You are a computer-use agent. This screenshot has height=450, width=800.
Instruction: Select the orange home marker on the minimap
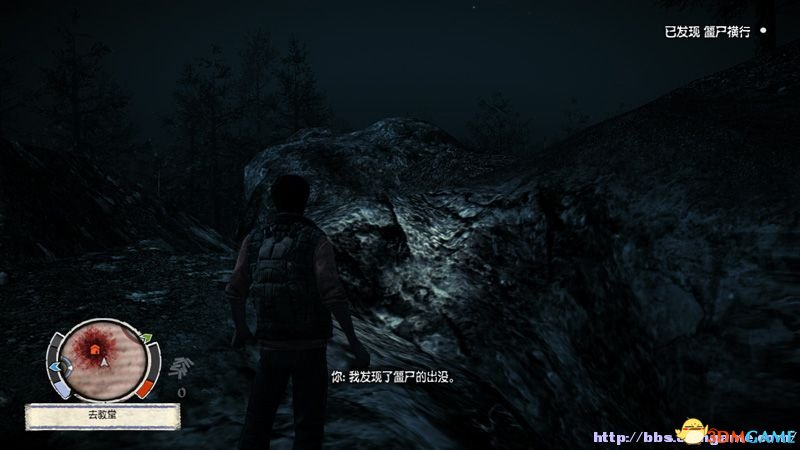click(96, 349)
